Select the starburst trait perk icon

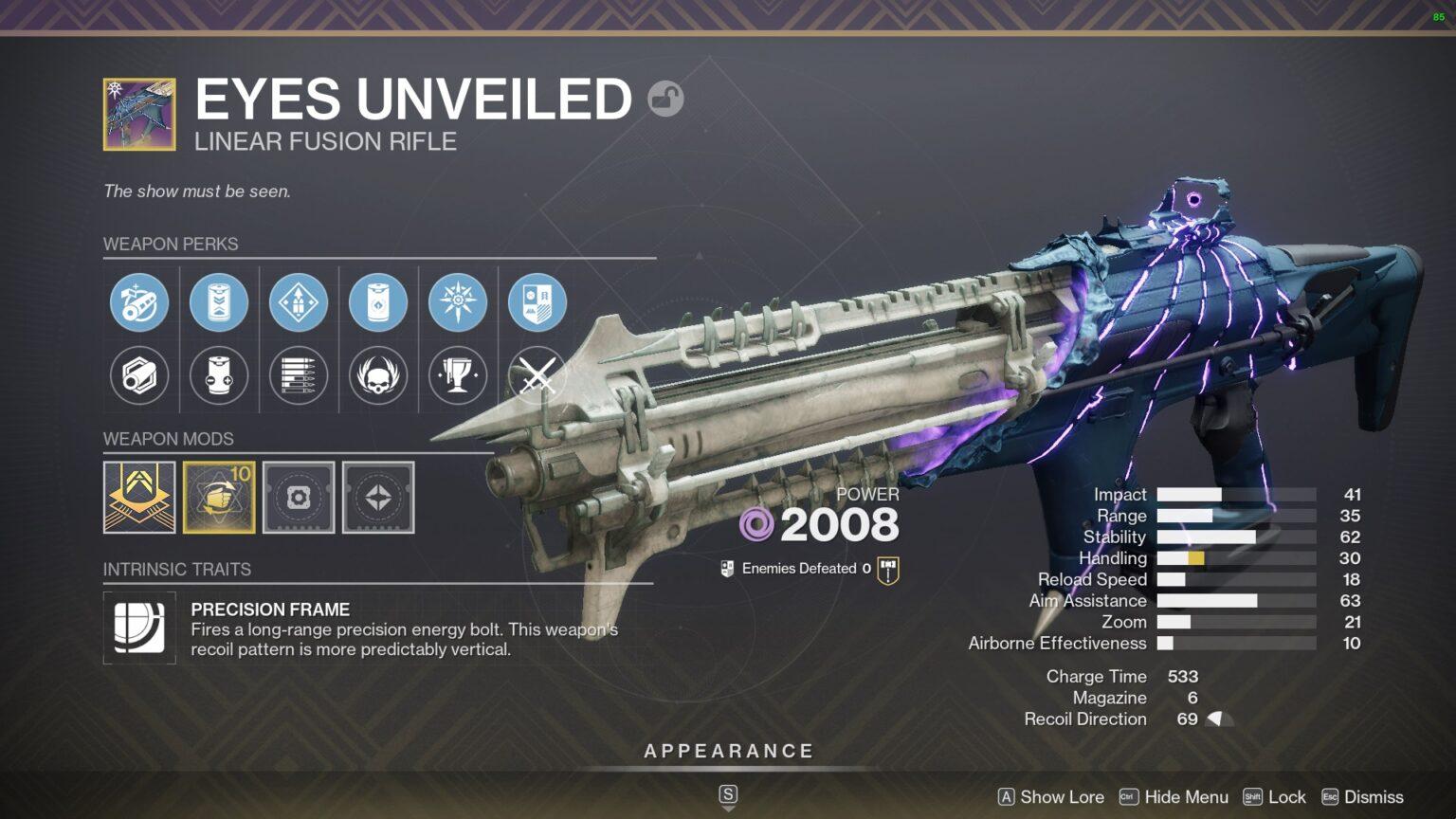point(458,301)
